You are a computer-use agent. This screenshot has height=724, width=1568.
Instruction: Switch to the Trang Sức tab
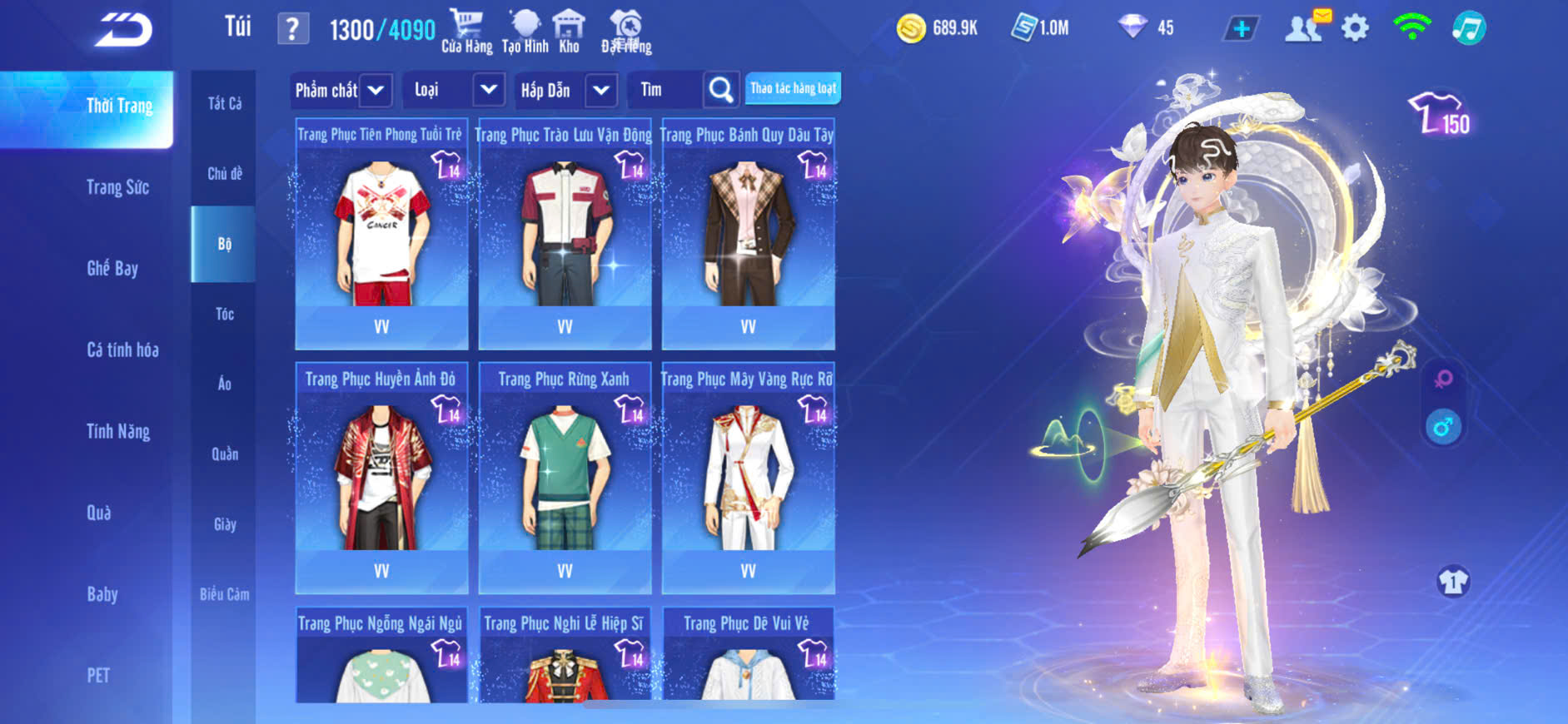click(117, 187)
